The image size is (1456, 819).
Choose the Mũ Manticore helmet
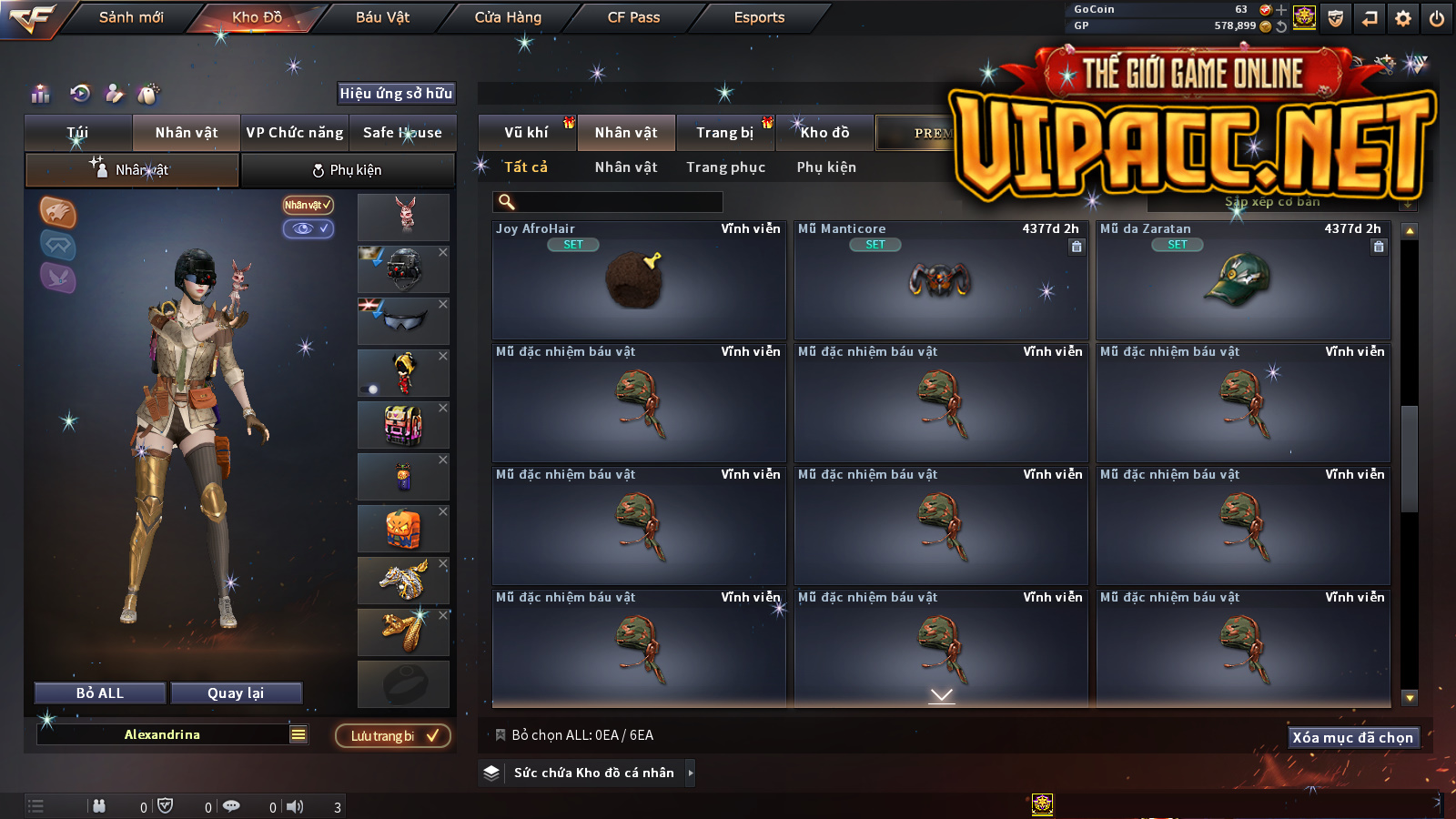click(x=940, y=280)
